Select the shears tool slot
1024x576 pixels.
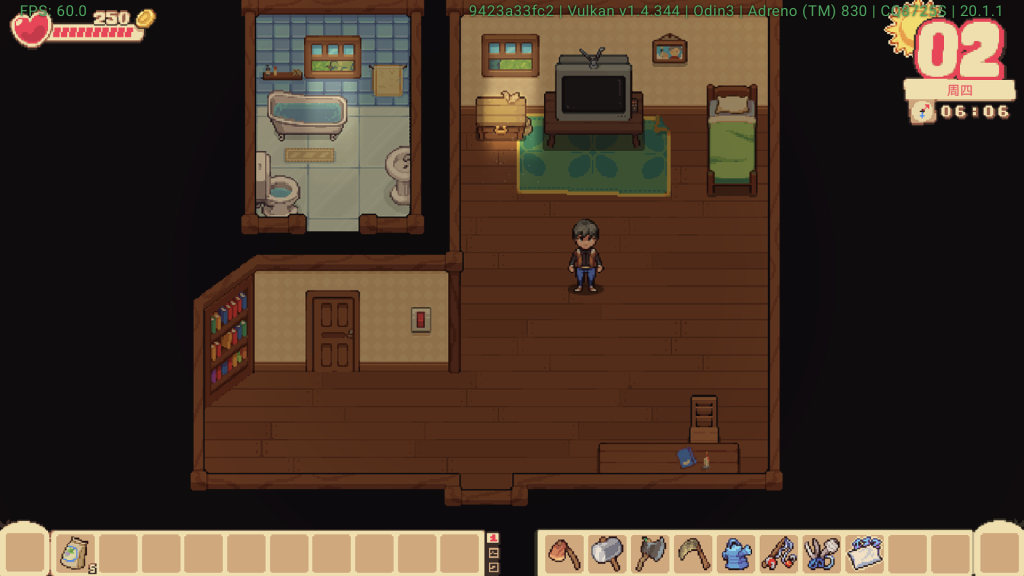(822, 553)
